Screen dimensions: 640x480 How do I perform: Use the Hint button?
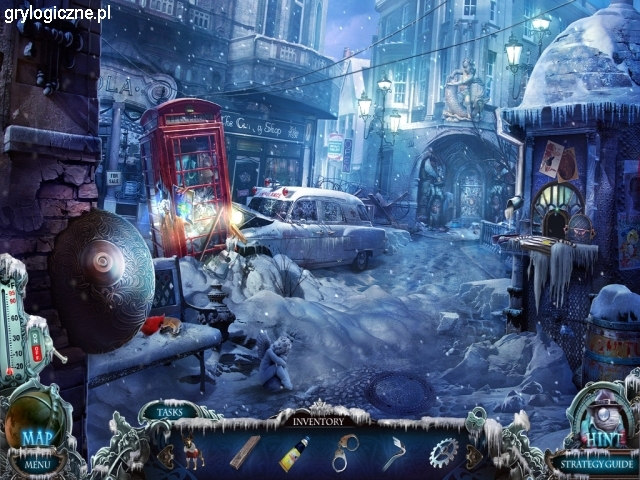coord(602,438)
